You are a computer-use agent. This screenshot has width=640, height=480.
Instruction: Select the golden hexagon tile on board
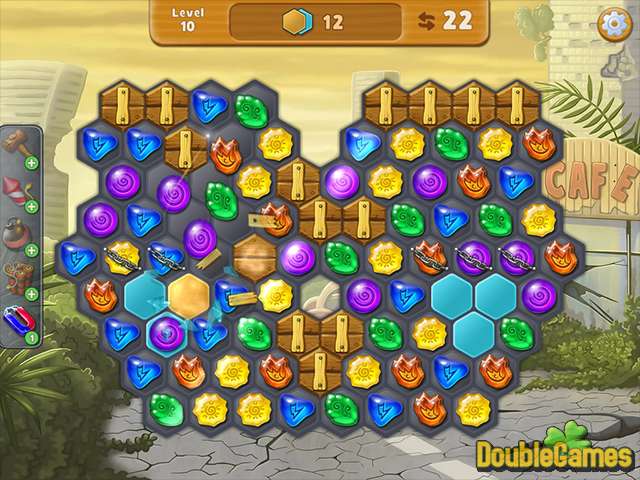click(188, 296)
